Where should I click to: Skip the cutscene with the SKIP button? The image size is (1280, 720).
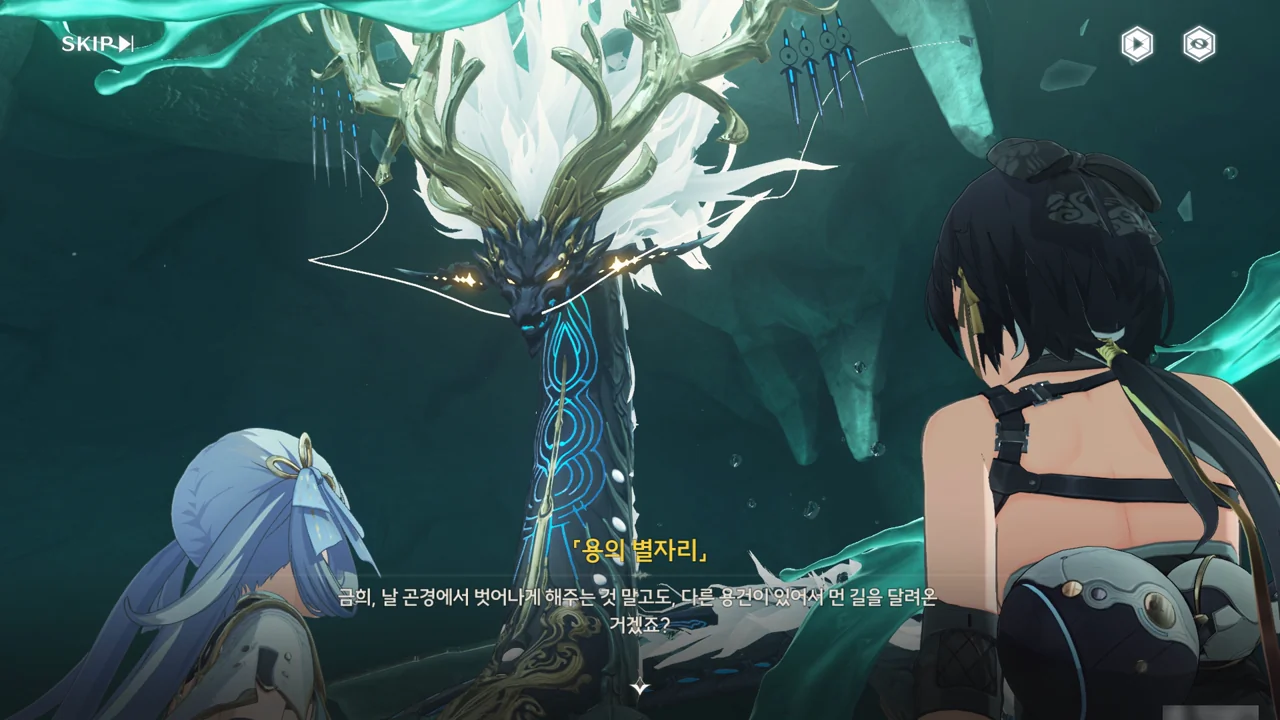(x=97, y=44)
